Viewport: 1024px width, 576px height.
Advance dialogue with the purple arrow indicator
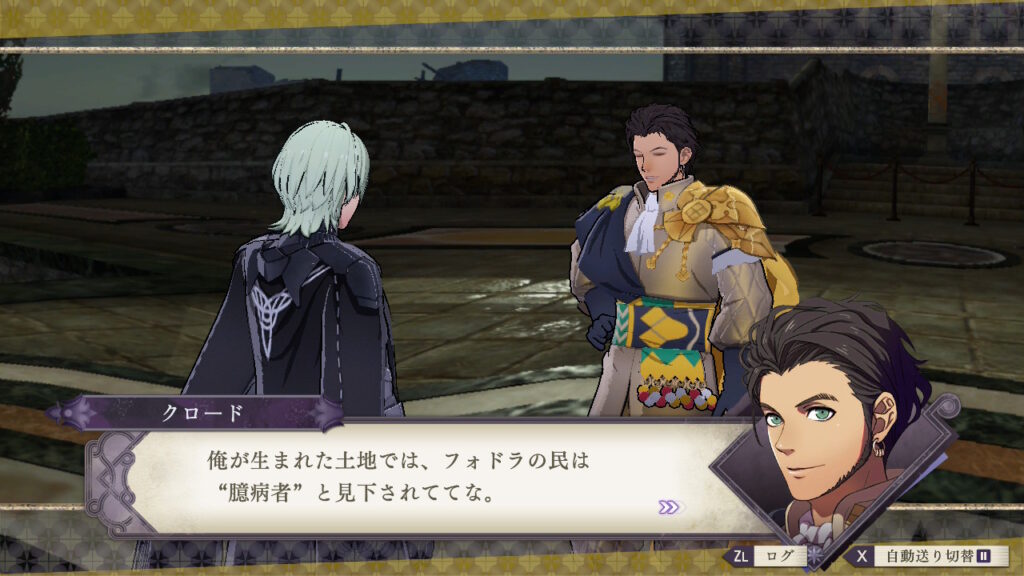tap(669, 507)
